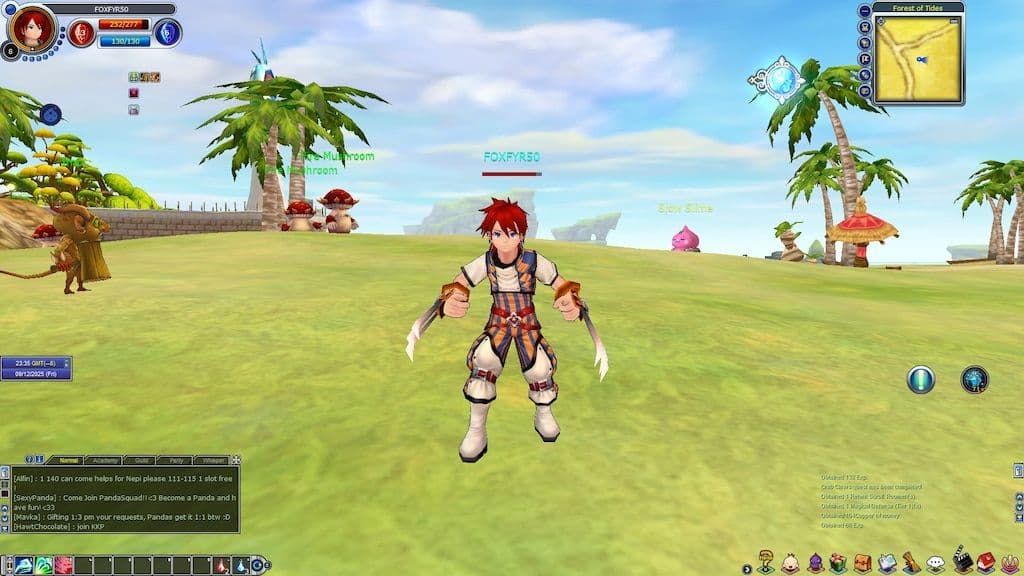Open the treasure chest menu icon
1024x576 pixels.
[862, 564]
